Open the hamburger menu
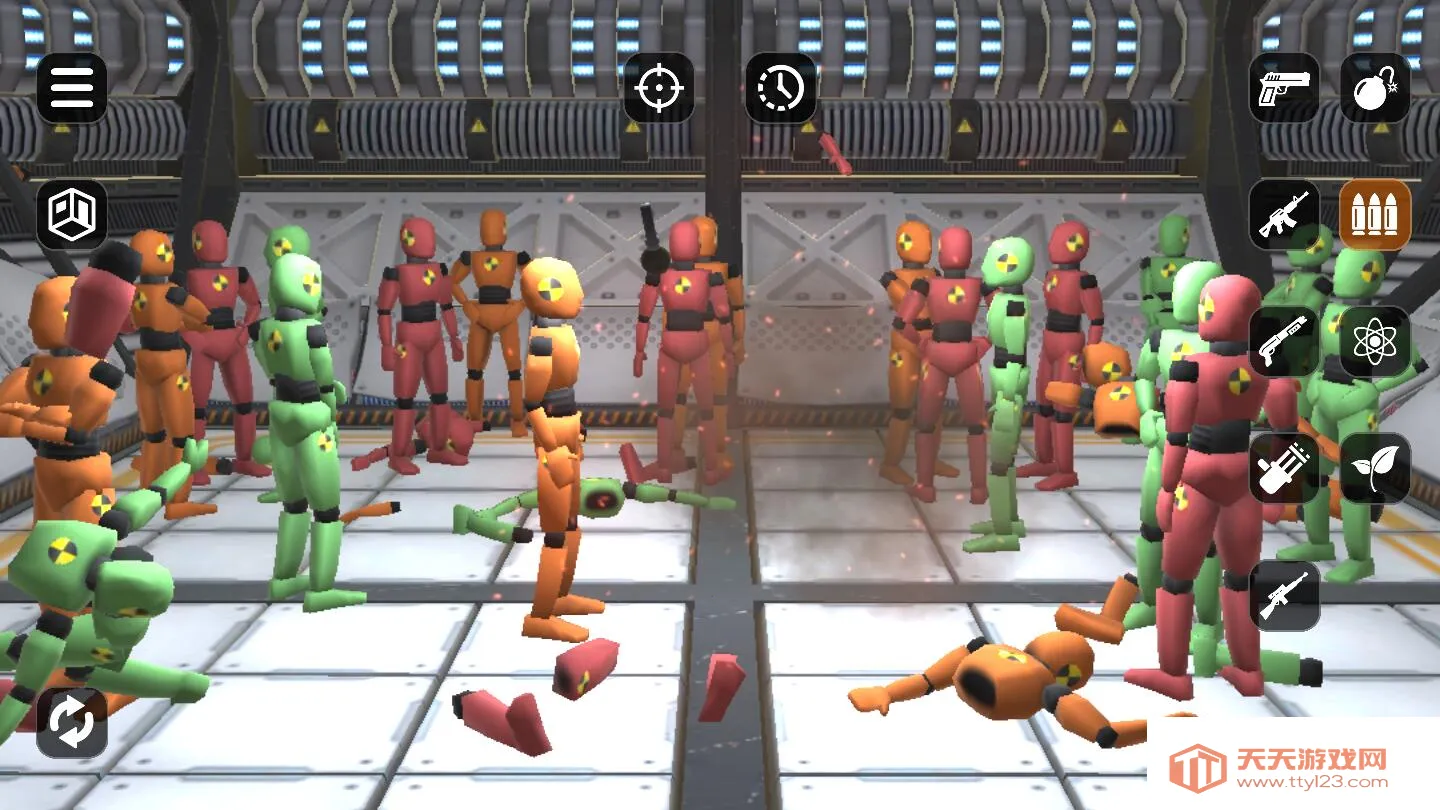1440x810 pixels. coord(72,88)
